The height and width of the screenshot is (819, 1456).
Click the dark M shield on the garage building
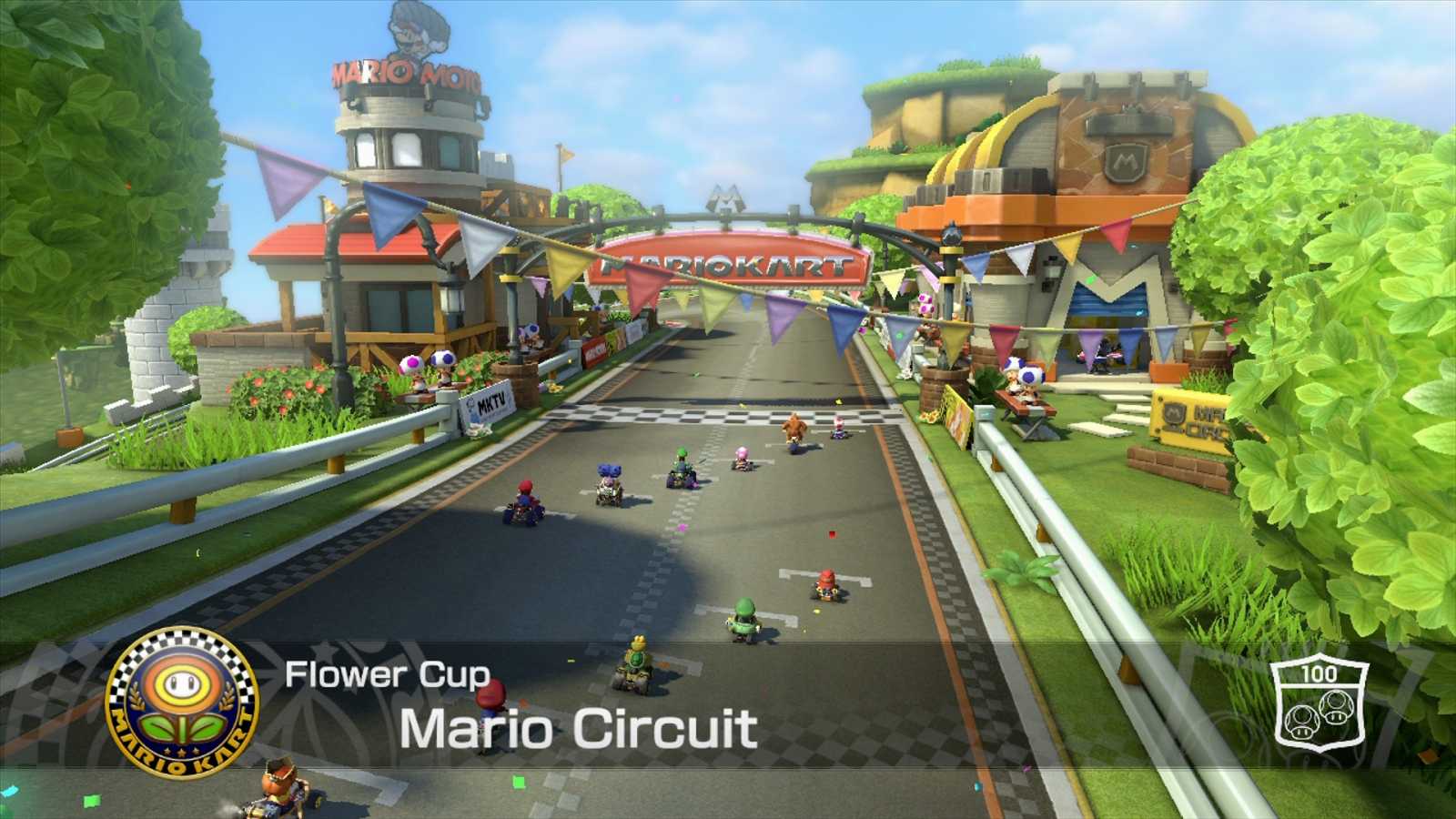(1126, 162)
